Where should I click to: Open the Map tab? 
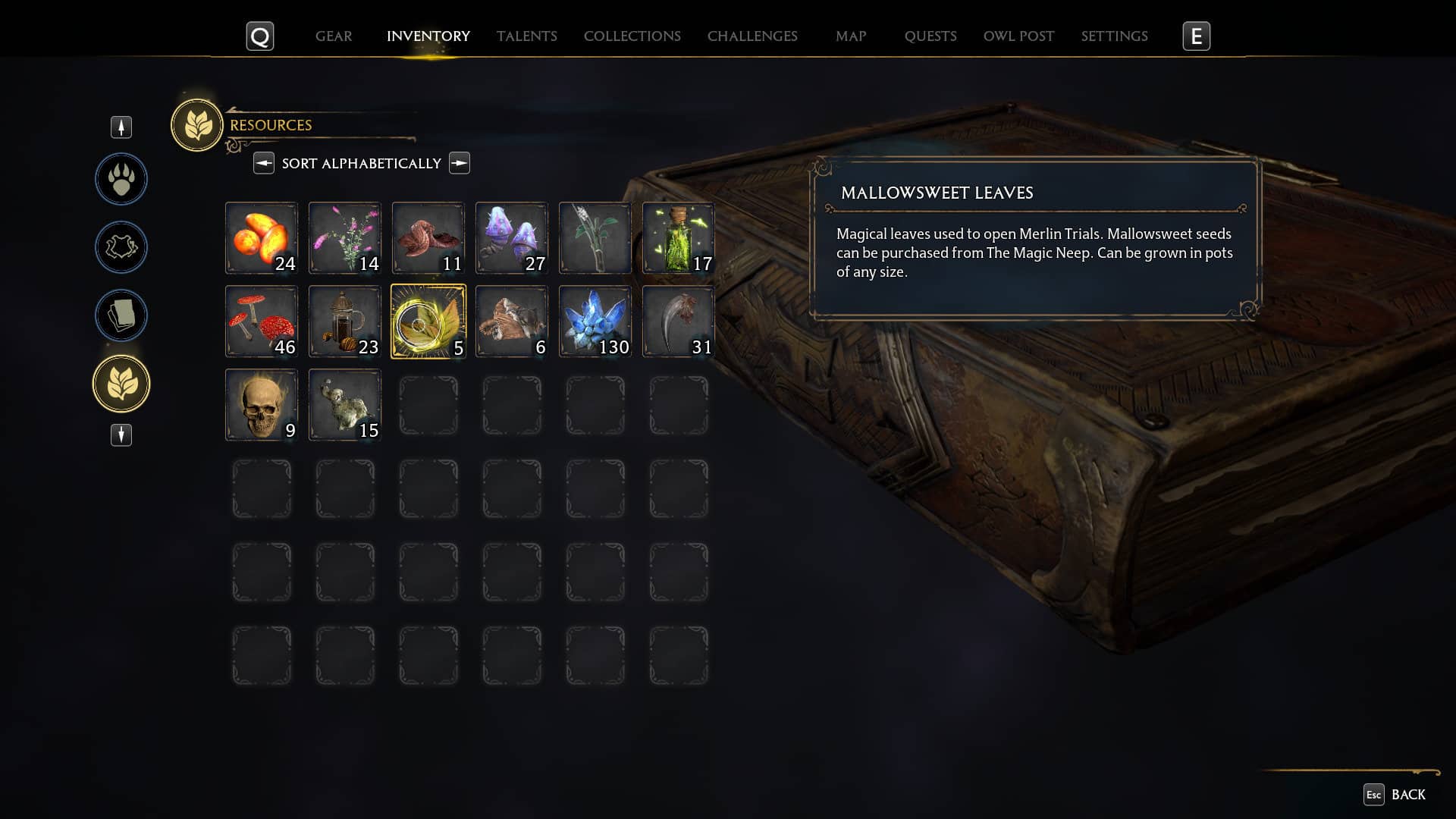click(x=851, y=36)
